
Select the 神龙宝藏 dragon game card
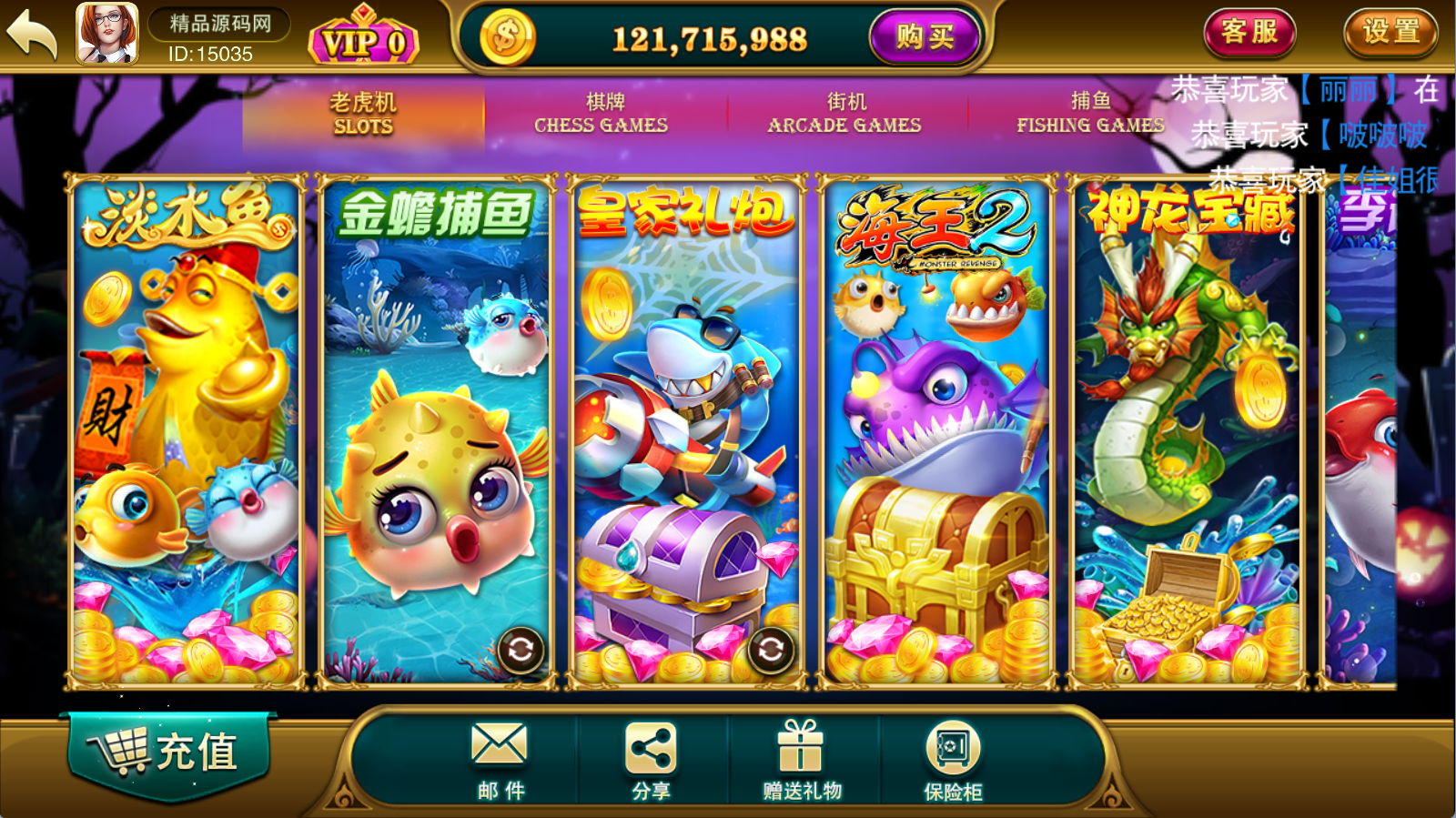pos(1188,432)
